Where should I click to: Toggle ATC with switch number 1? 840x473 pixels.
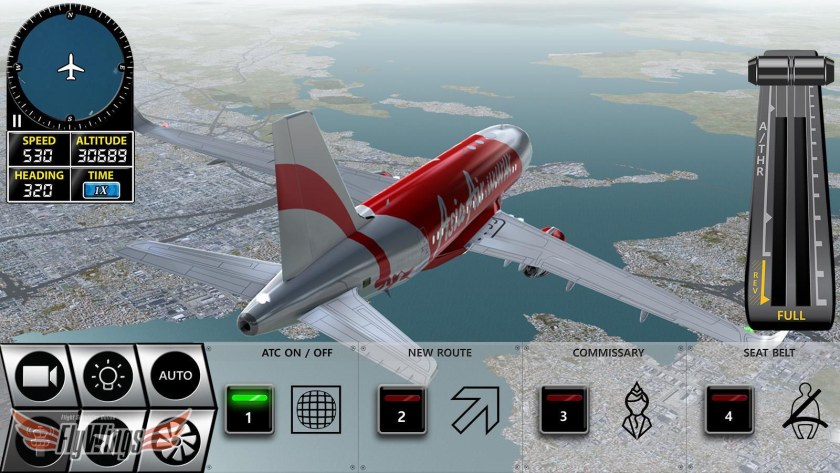(248, 409)
